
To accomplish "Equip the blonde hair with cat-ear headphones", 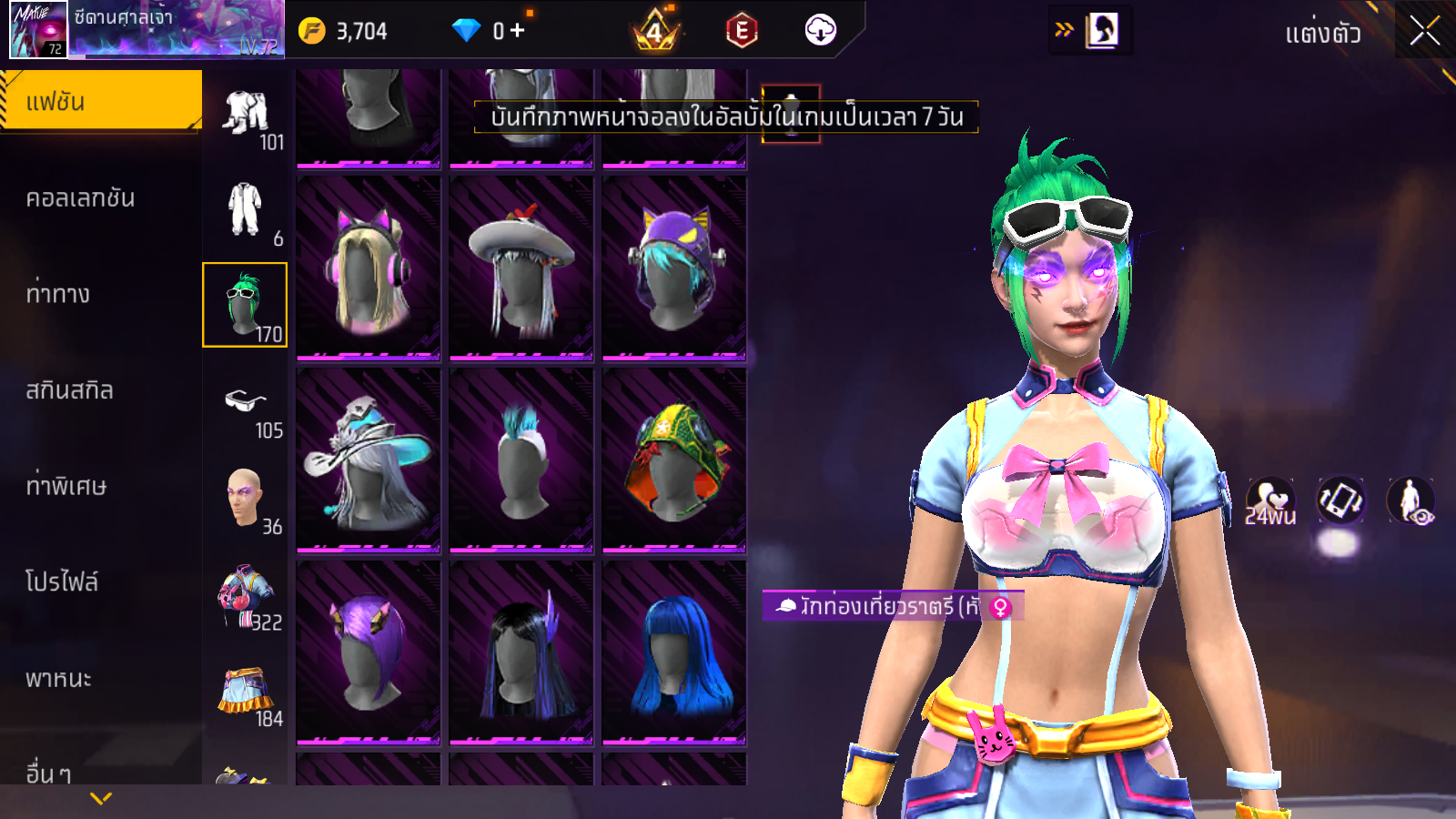I will (368, 268).
